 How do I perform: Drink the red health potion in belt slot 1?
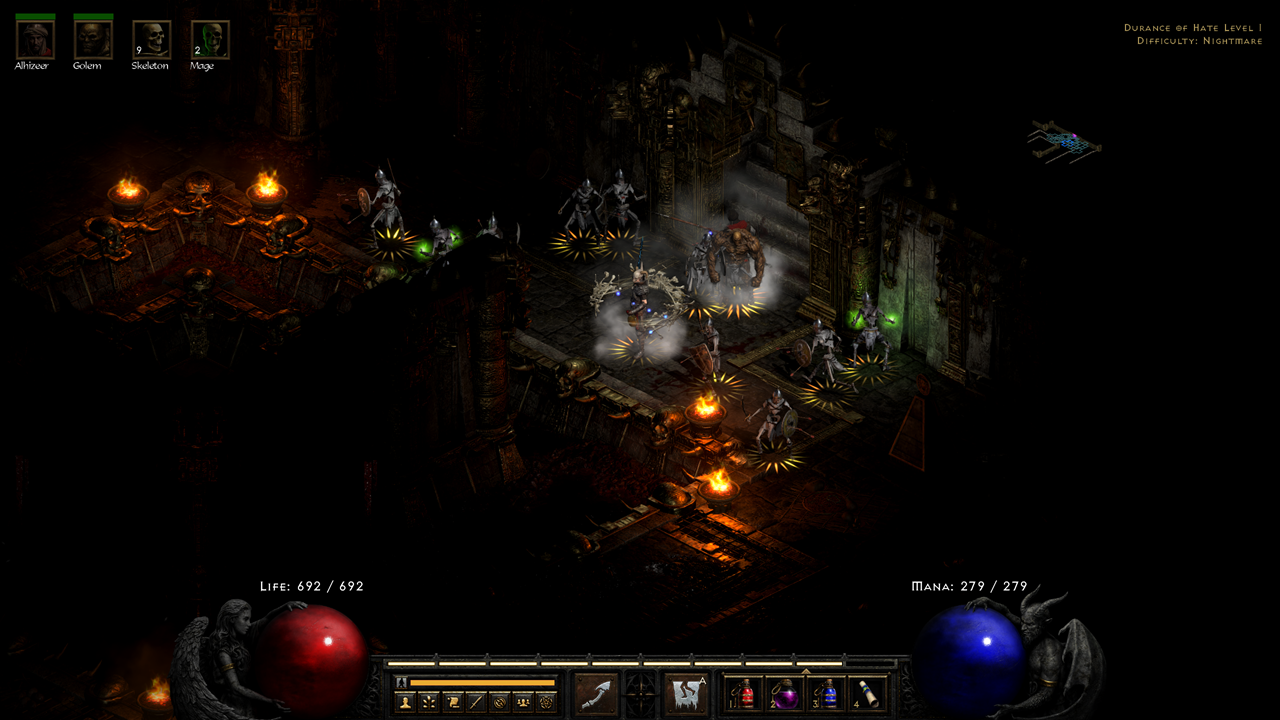coord(744,693)
